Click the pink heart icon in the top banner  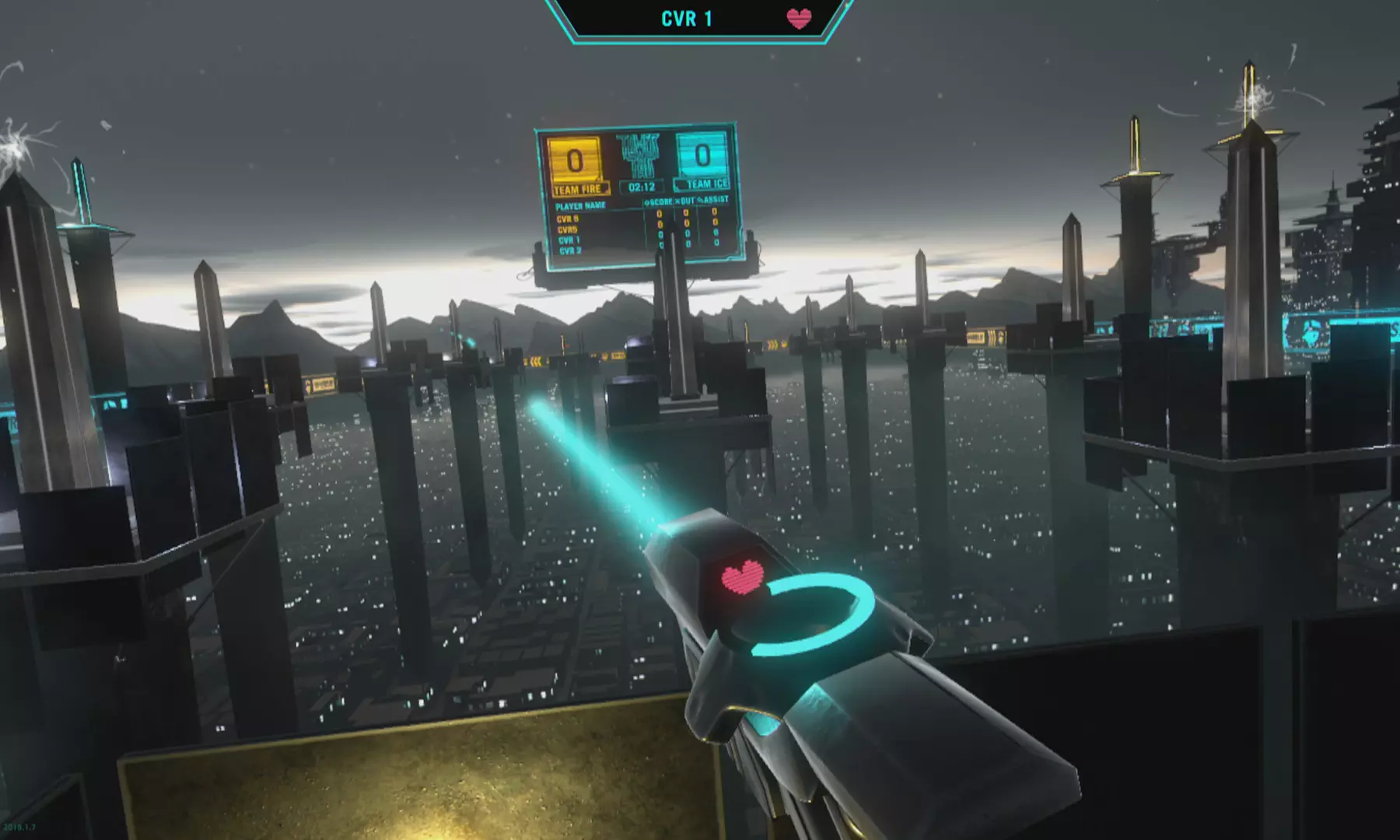coord(799,19)
